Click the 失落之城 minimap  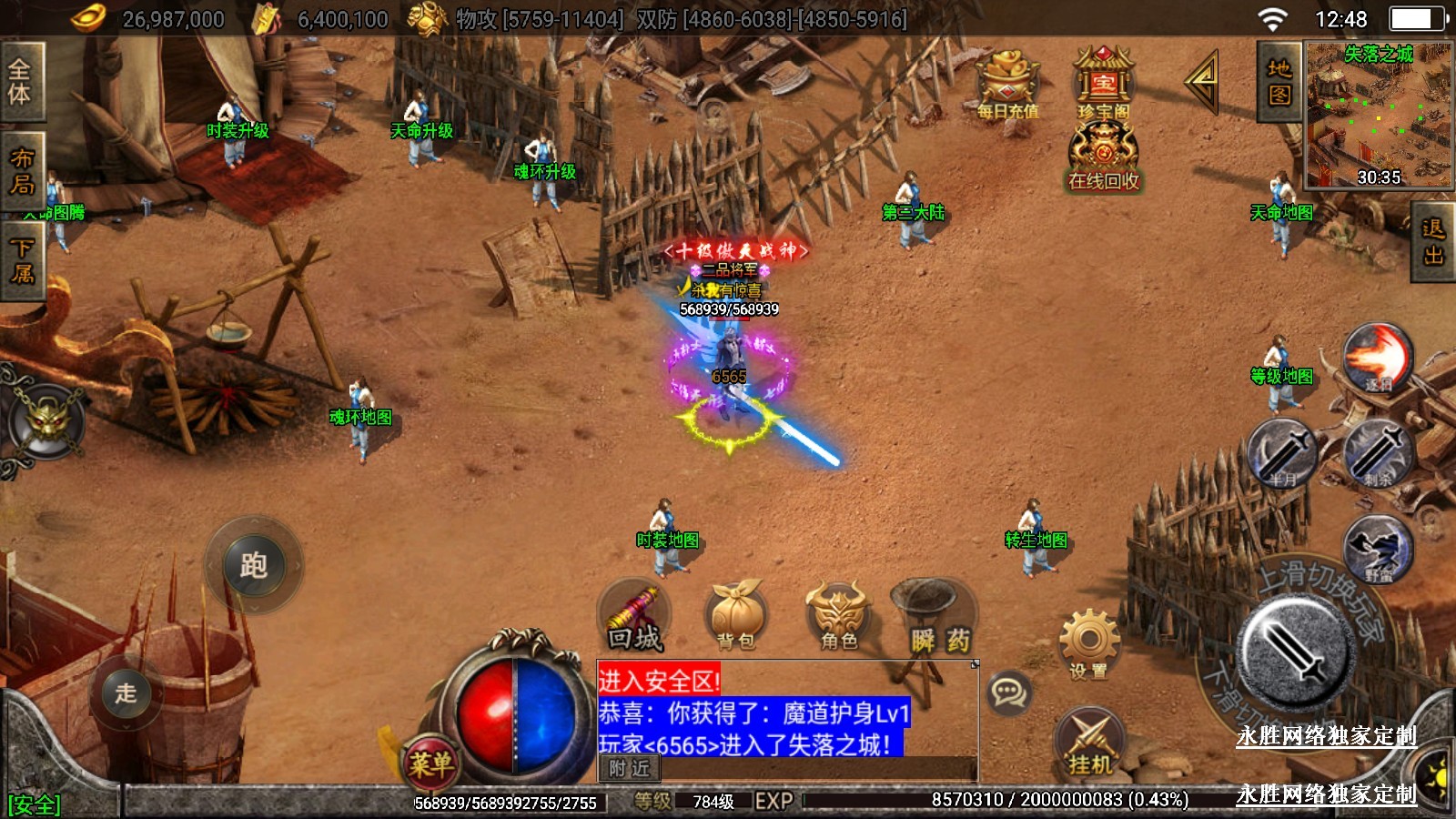point(1378,116)
